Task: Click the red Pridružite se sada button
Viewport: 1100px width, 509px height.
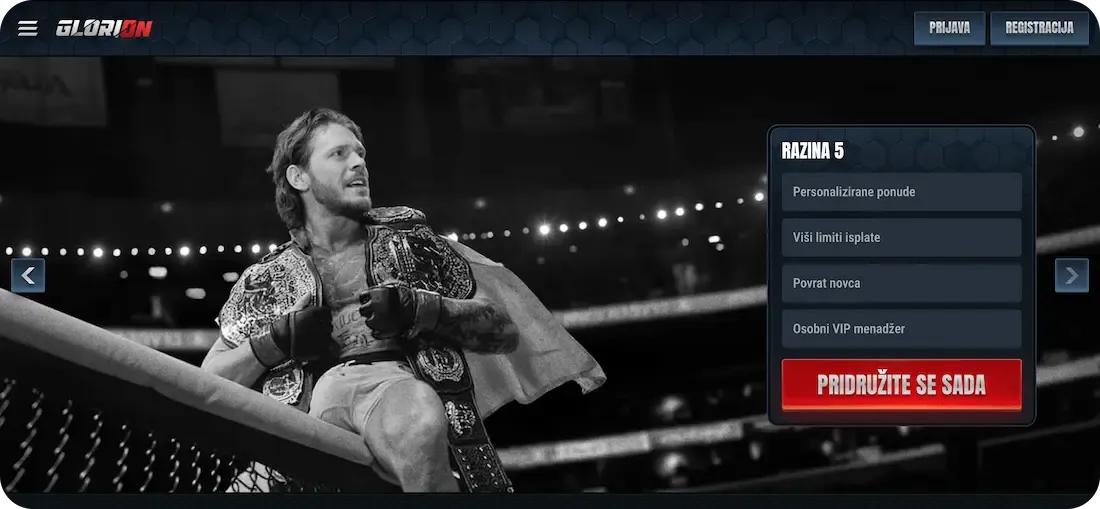Action: (901, 385)
